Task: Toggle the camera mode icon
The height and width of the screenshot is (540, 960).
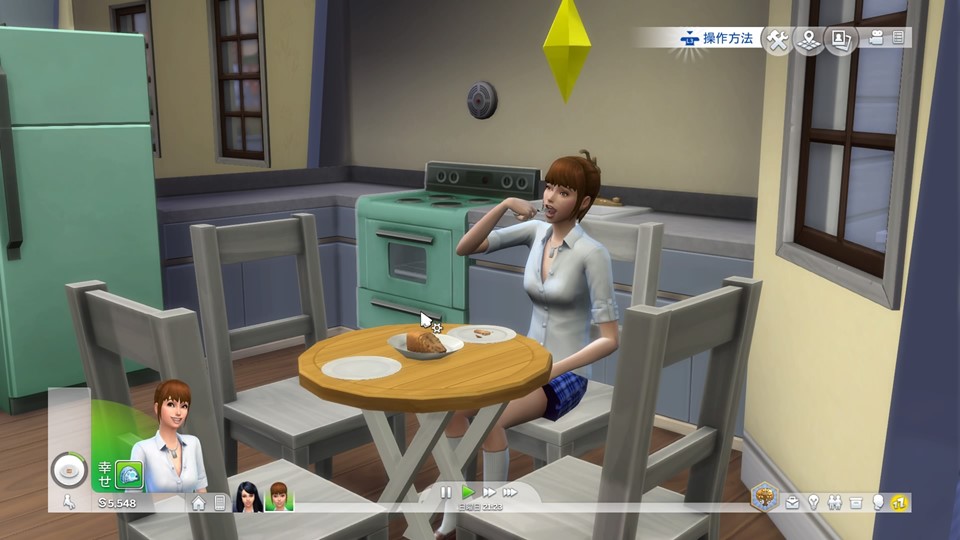Action: coord(877,38)
